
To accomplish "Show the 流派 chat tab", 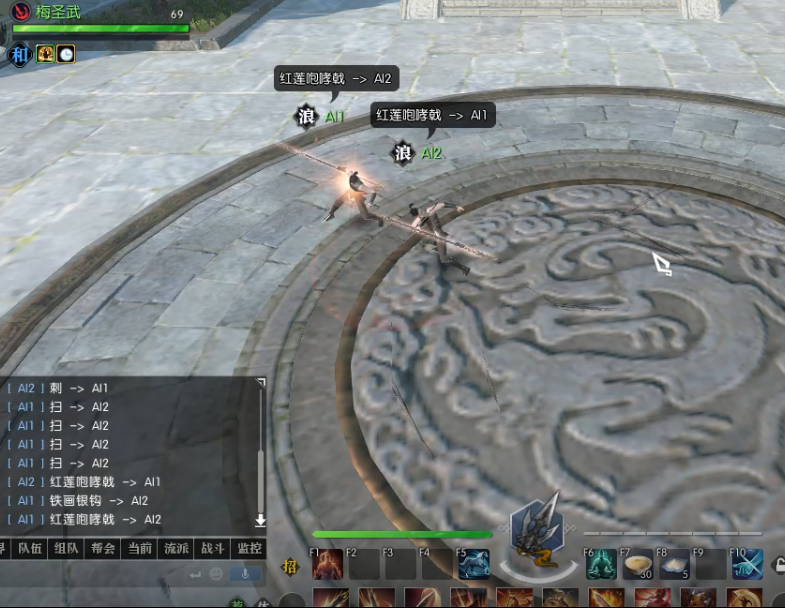I will [177, 548].
